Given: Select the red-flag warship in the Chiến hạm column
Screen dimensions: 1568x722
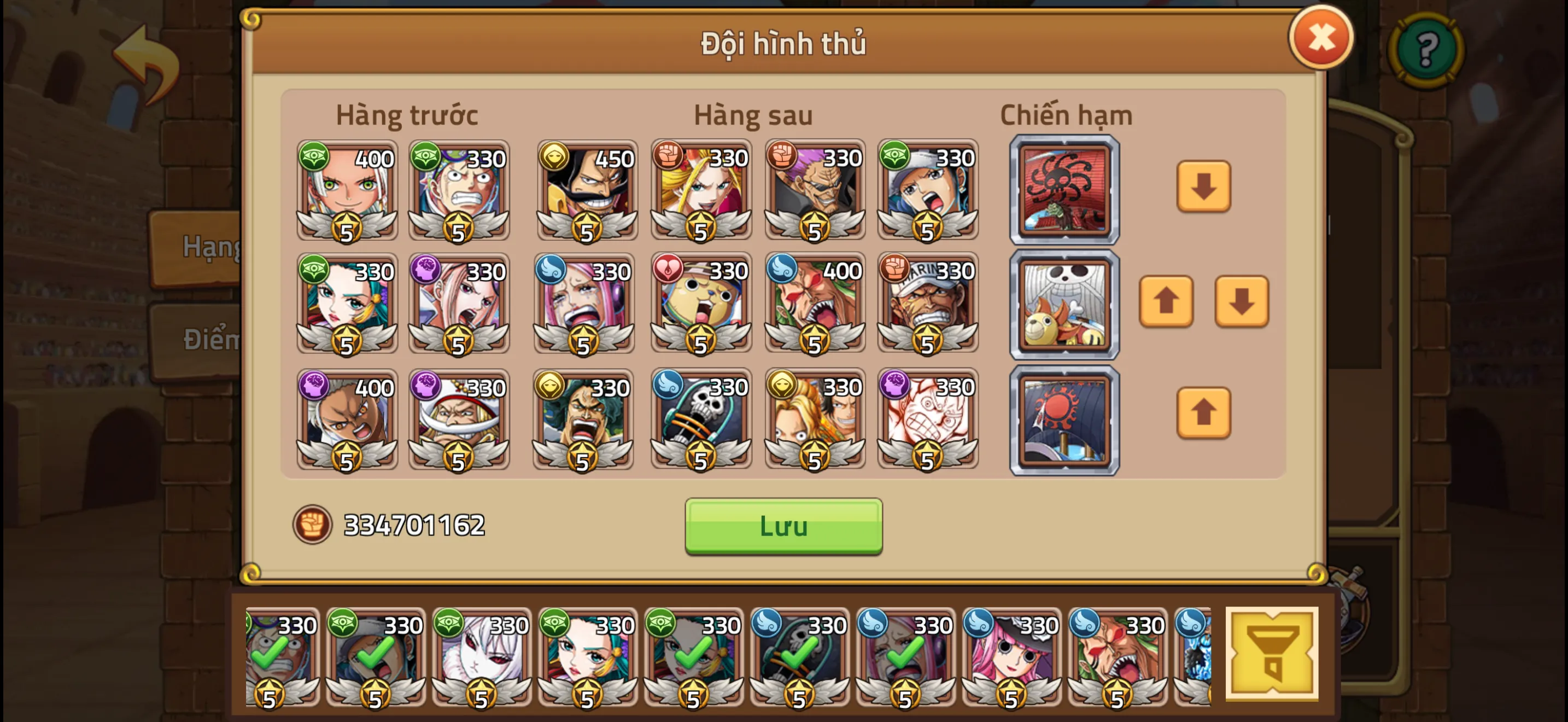Looking at the screenshot, I should point(1064,190).
